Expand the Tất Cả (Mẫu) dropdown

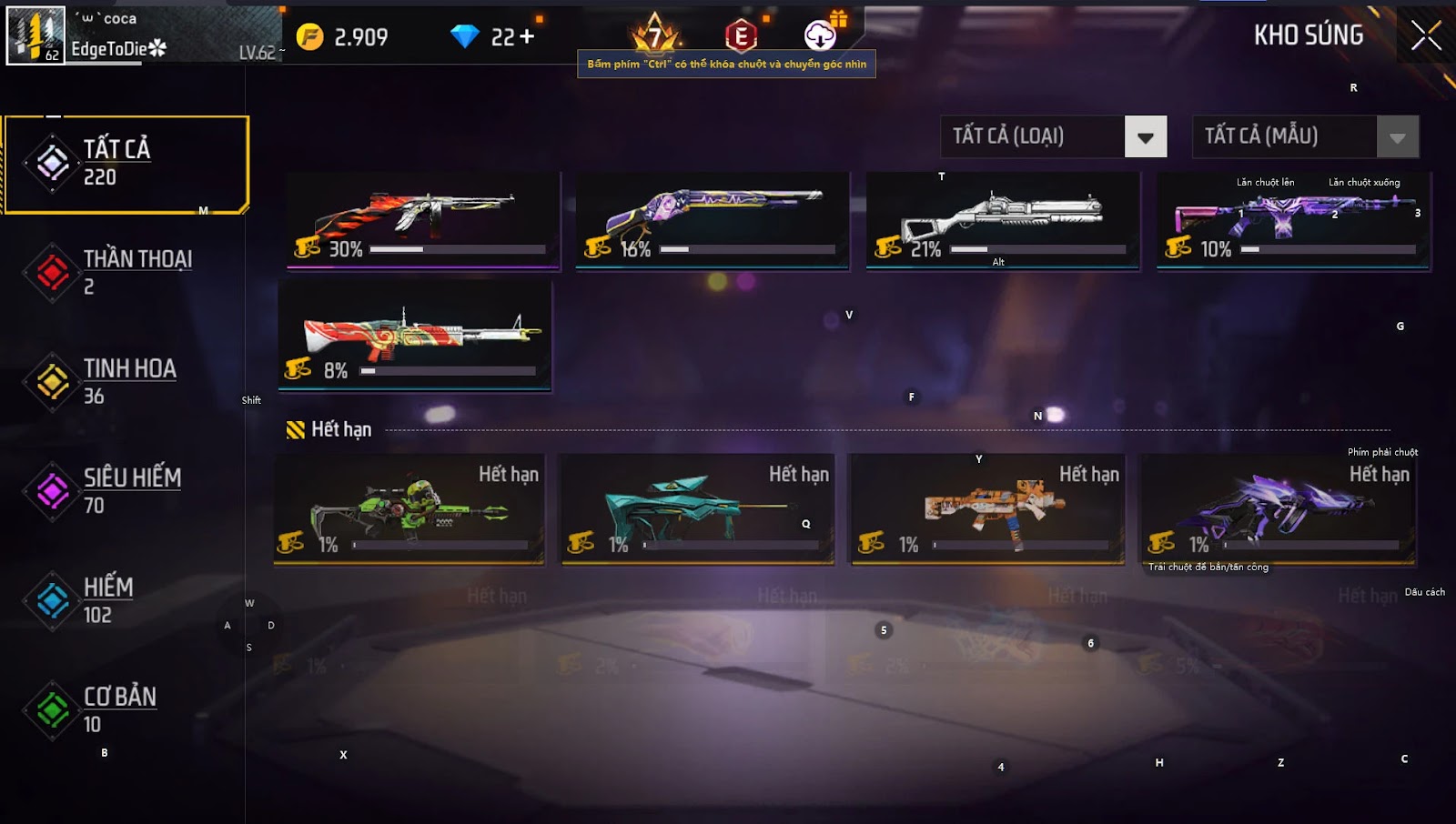pyautogui.click(x=1397, y=137)
